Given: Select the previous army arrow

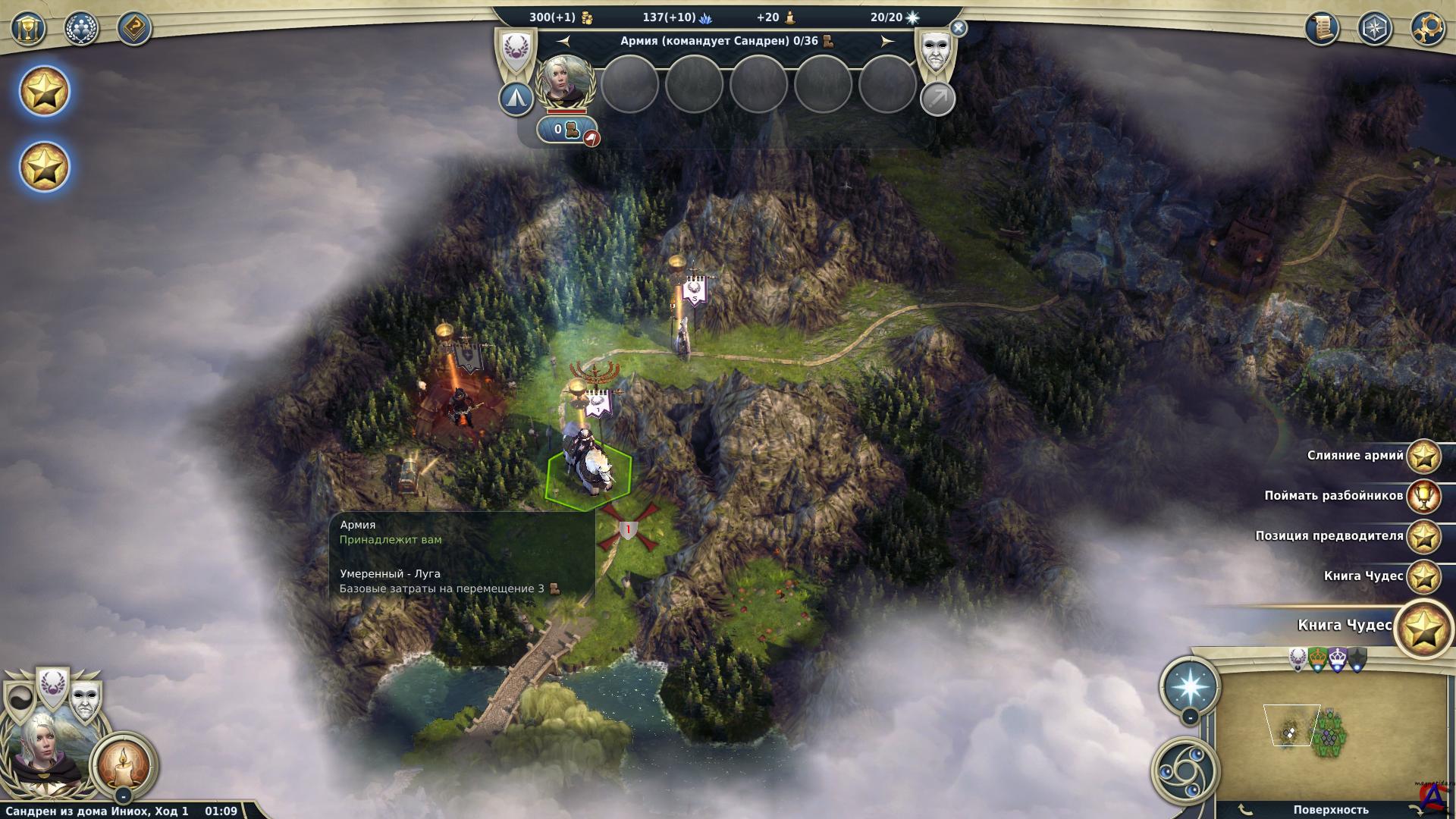Looking at the screenshot, I should pyautogui.click(x=563, y=41).
